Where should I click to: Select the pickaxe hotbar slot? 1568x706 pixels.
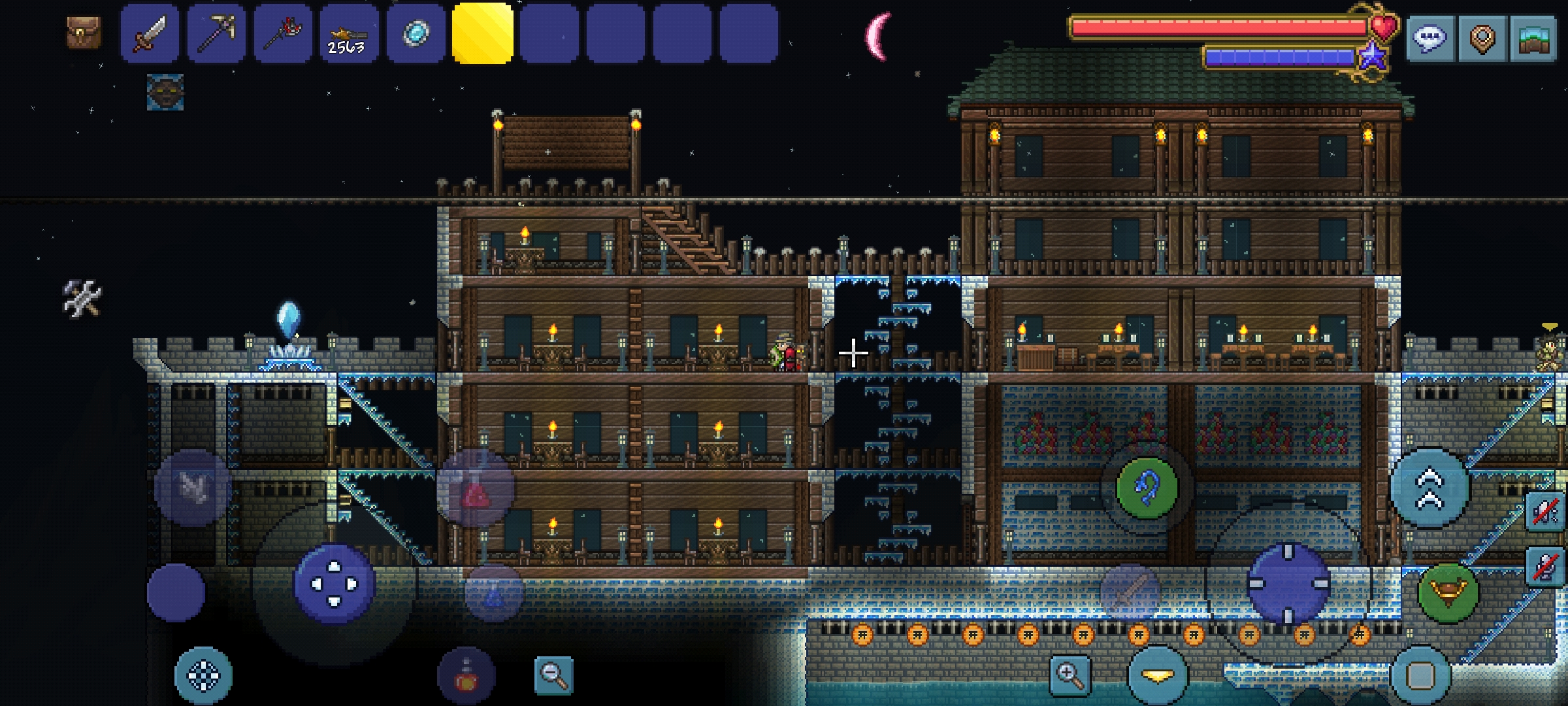216,33
